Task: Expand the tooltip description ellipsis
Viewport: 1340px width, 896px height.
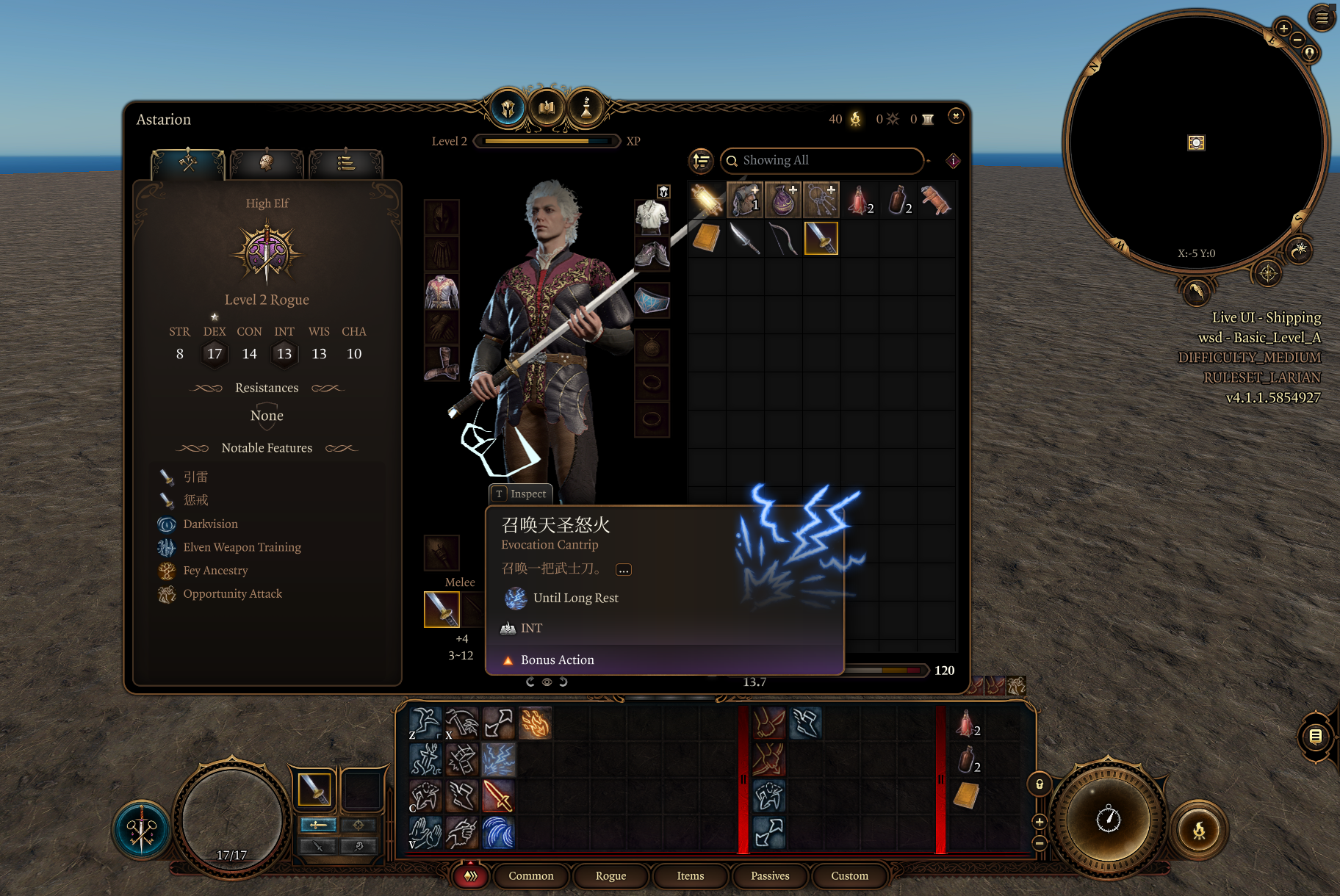Action: point(623,570)
